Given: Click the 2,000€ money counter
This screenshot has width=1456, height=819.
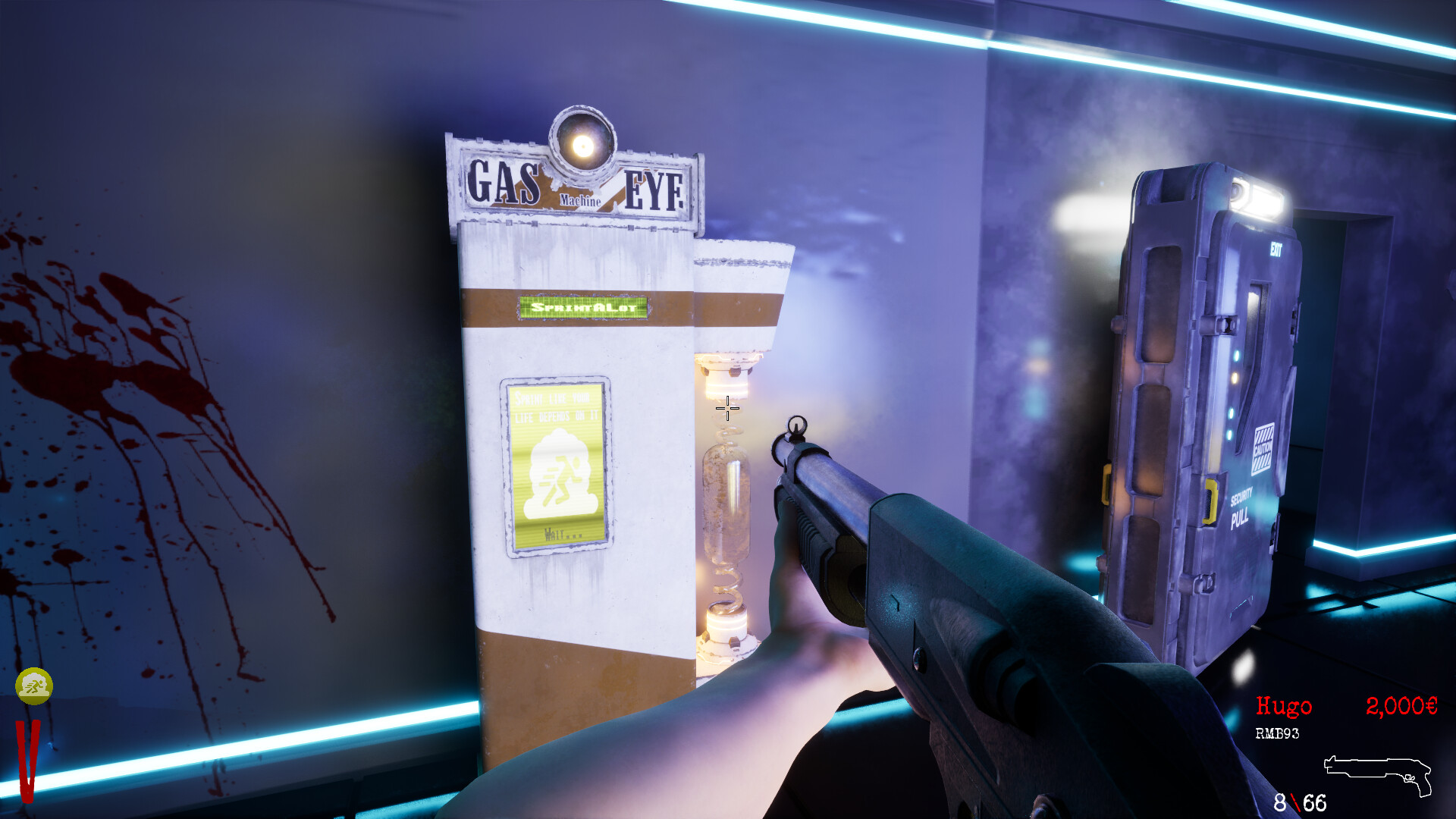Looking at the screenshot, I should (x=1400, y=707).
